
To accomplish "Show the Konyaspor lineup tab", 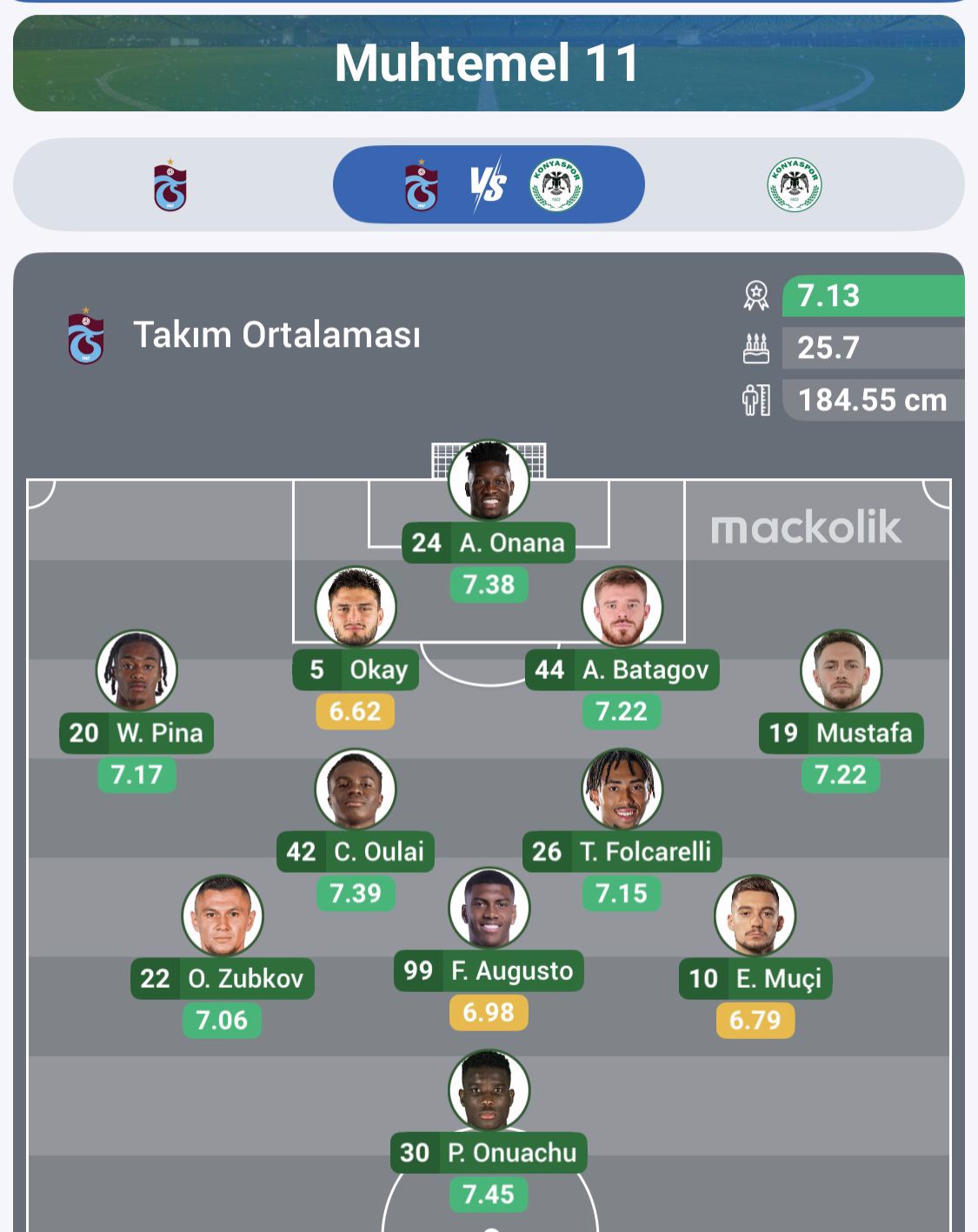I will pyautogui.click(x=795, y=185).
